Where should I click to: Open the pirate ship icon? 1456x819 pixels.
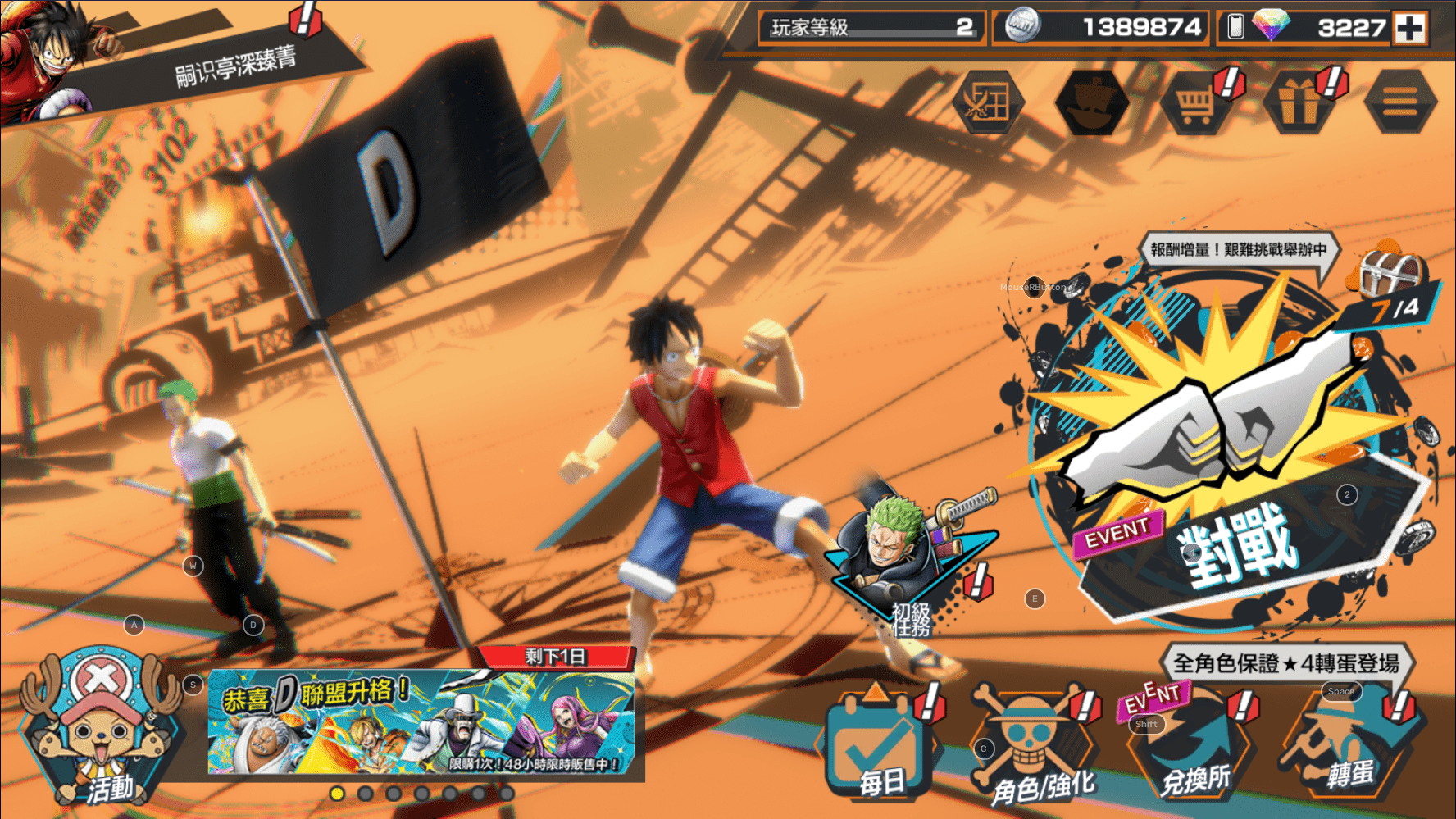(1091, 103)
